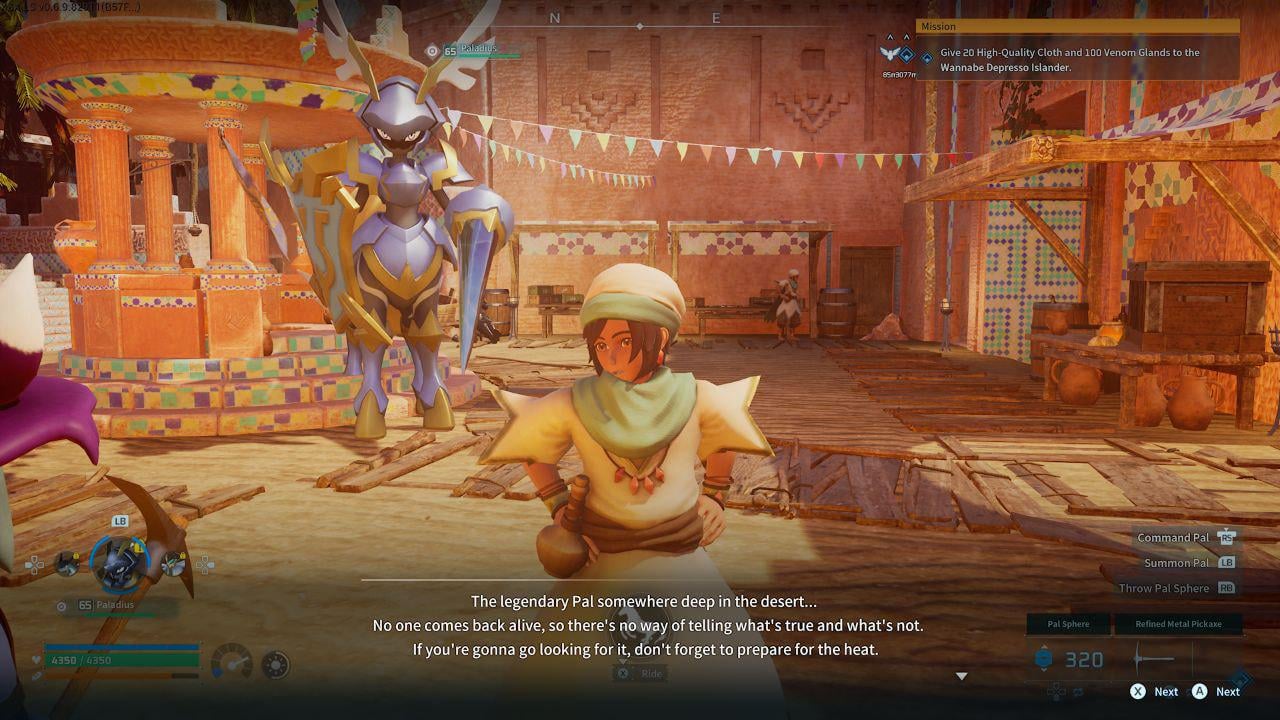Open the Mission tracker panel
Screen dimensions: 1280x720
coord(1077,27)
